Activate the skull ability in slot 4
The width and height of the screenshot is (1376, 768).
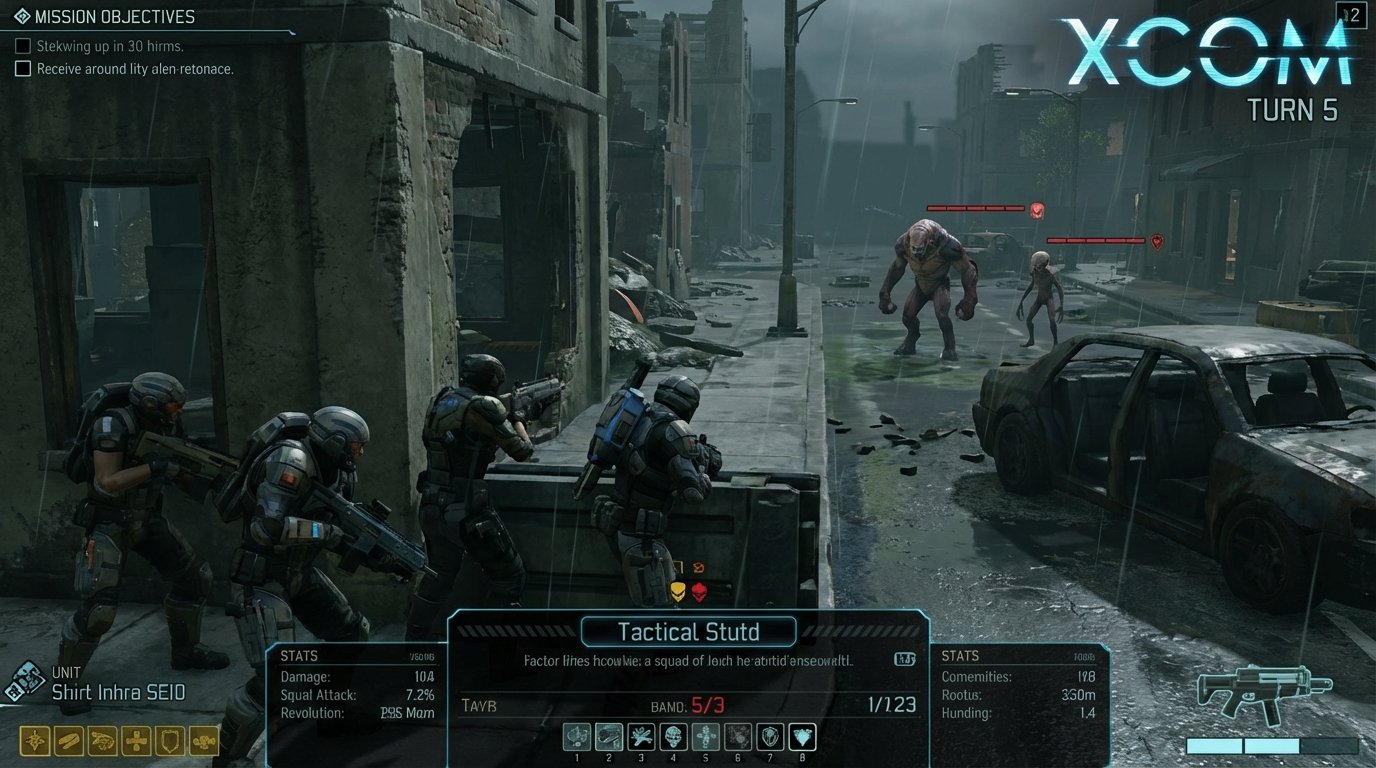(x=673, y=738)
